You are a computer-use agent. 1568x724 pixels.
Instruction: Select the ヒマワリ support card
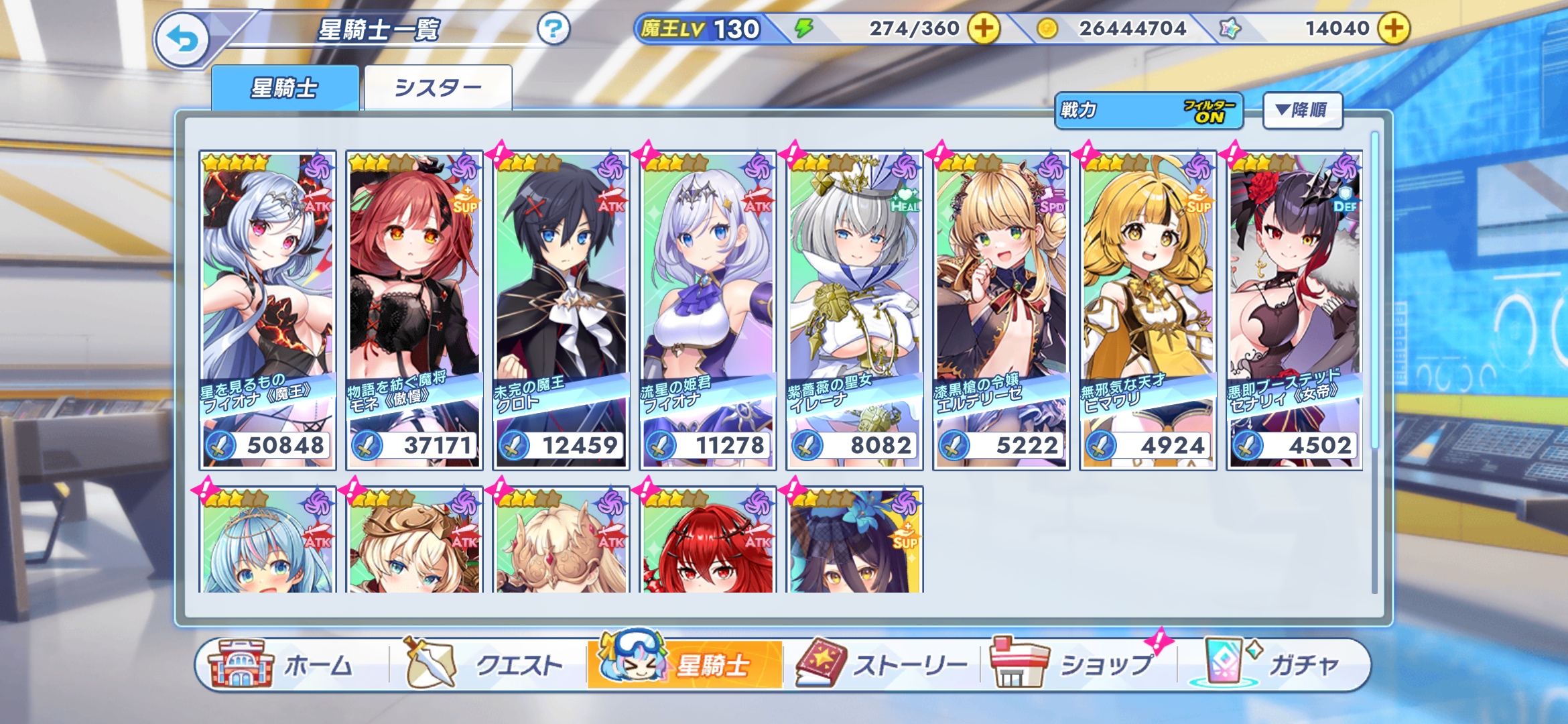click(1148, 310)
